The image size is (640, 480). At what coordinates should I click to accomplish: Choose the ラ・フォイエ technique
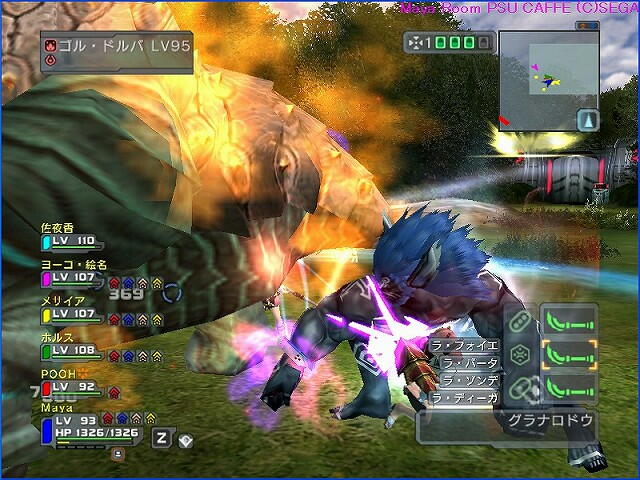pos(464,346)
